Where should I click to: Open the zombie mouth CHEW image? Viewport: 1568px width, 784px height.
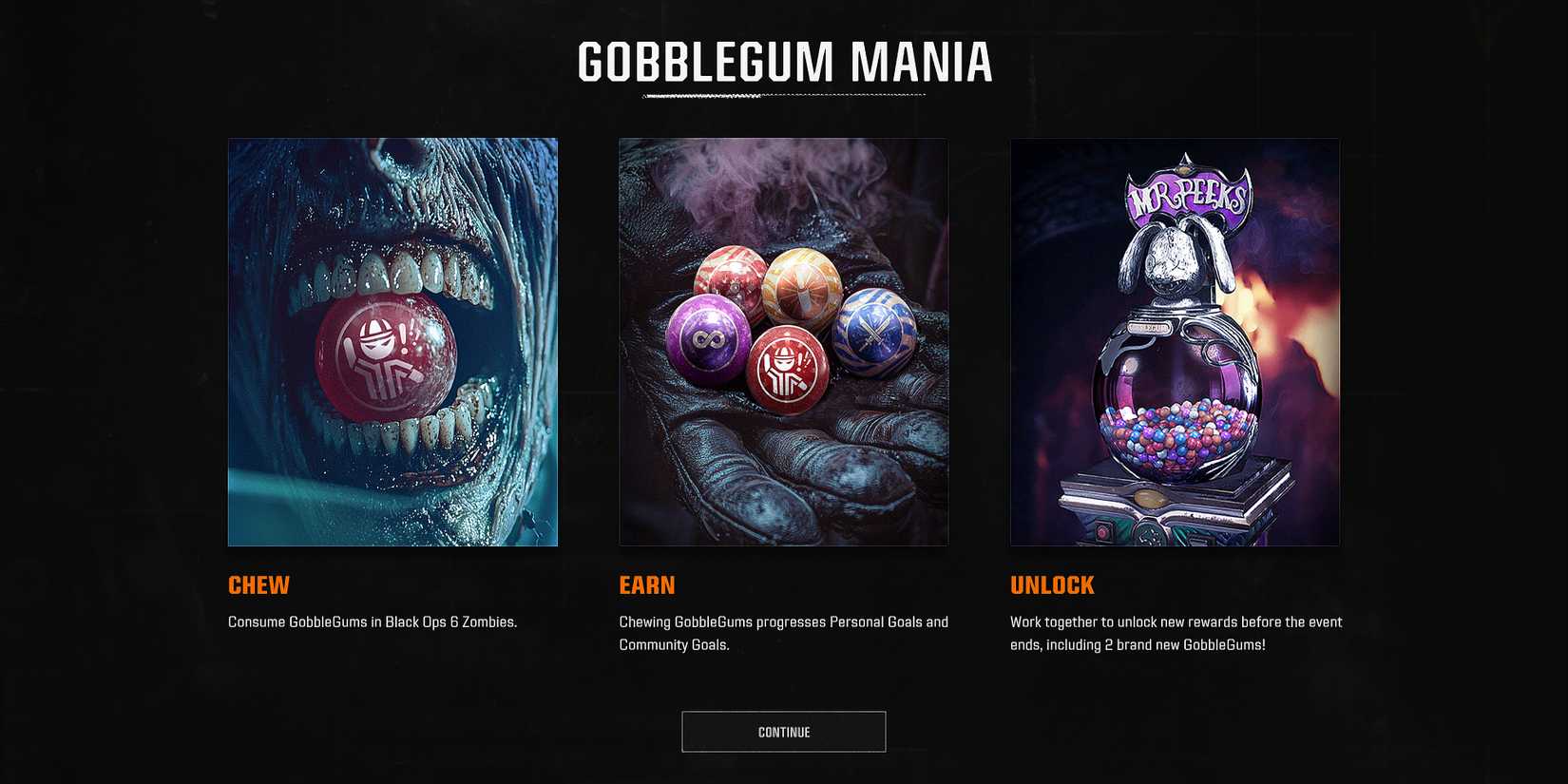point(392,342)
